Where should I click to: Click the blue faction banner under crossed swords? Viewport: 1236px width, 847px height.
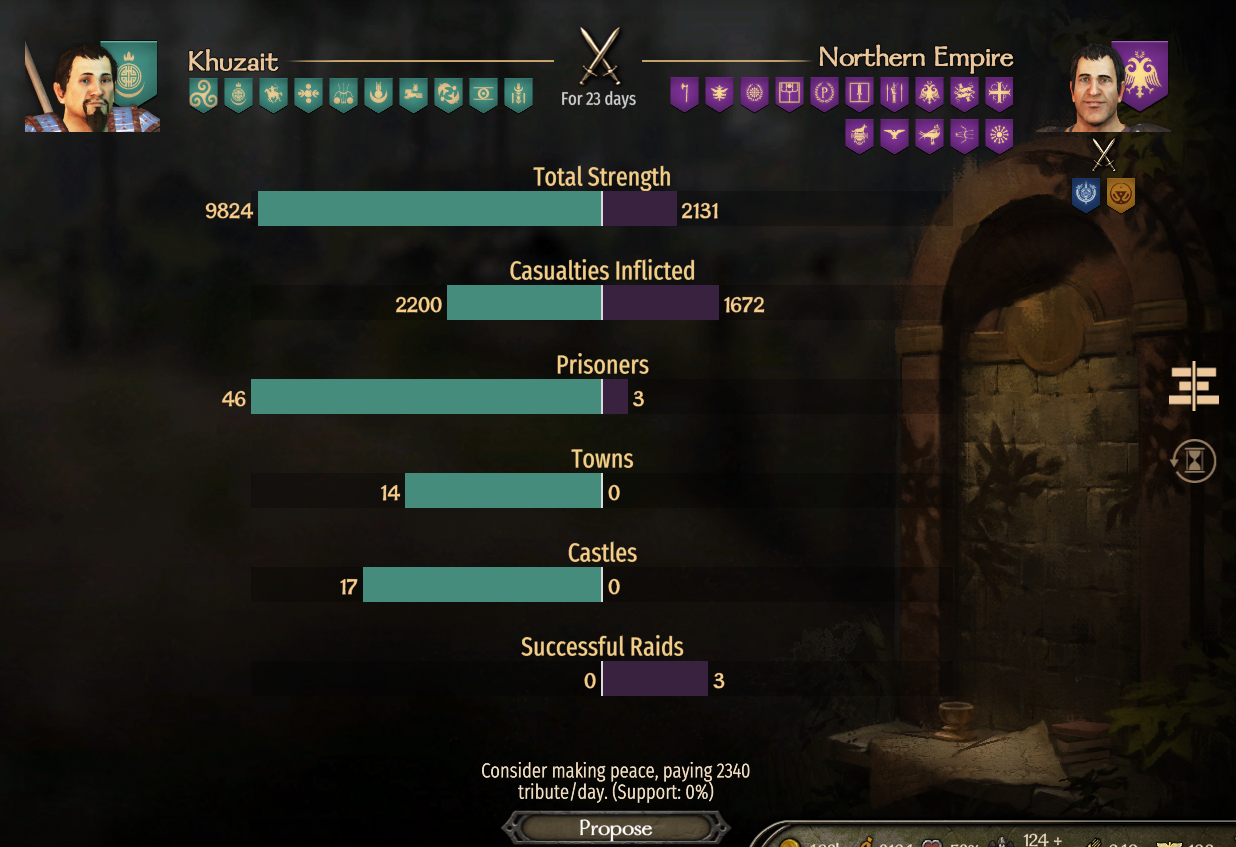tap(1086, 194)
